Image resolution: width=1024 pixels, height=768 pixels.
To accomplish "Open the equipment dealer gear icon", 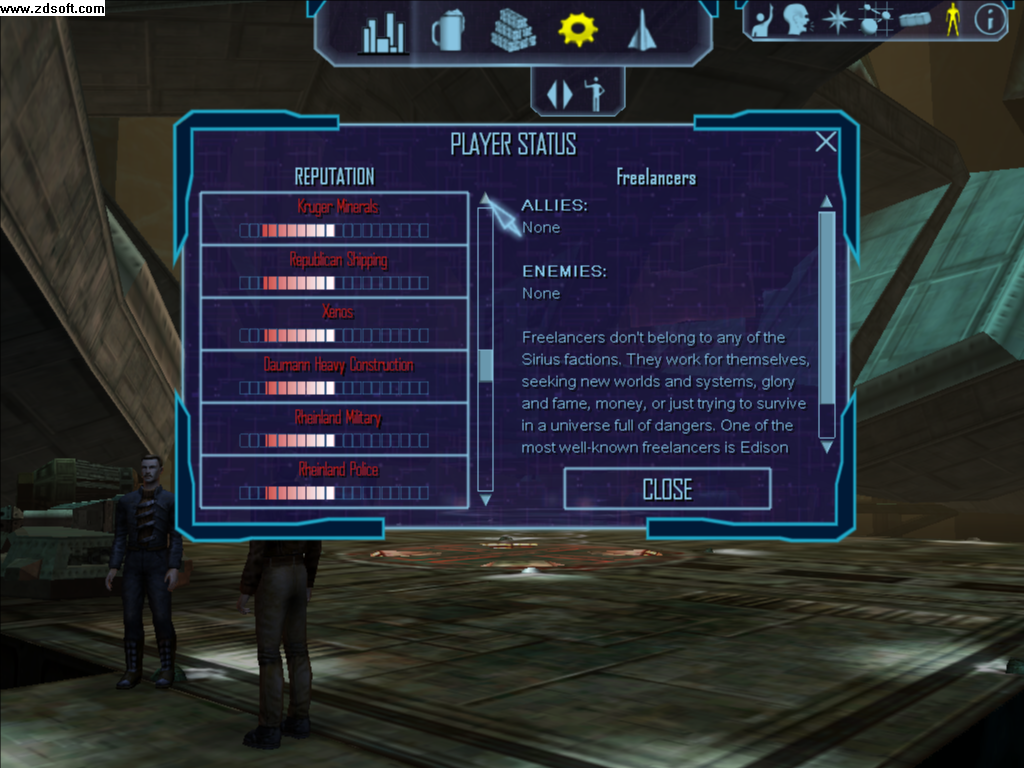I will pos(577,30).
